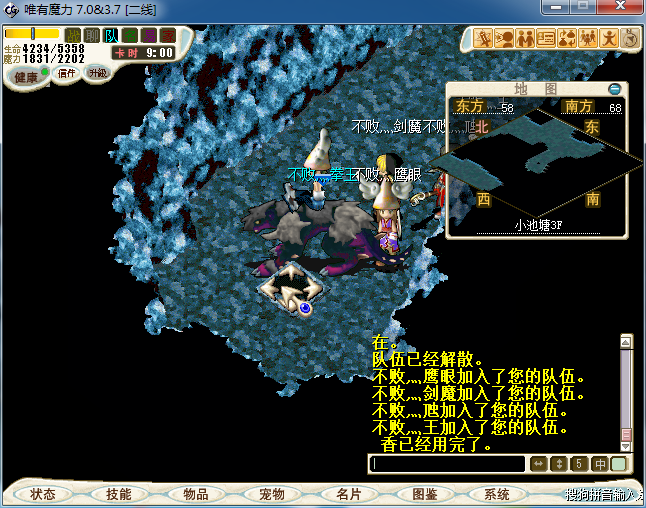
Task: Click the 升級 level-up button
Action: coord(97,73)
